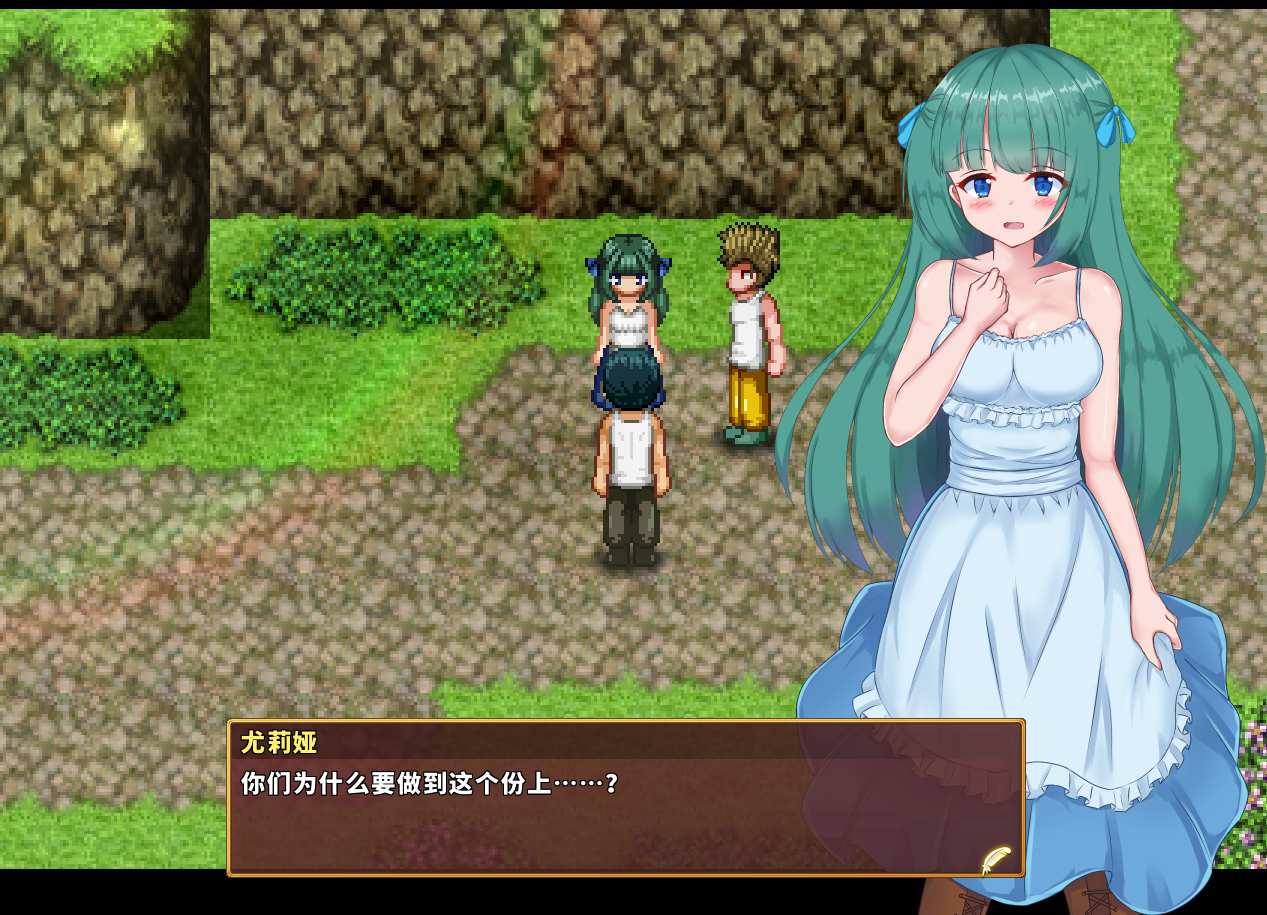Advance dialogue via the feather quill icon

click(995, 859)
